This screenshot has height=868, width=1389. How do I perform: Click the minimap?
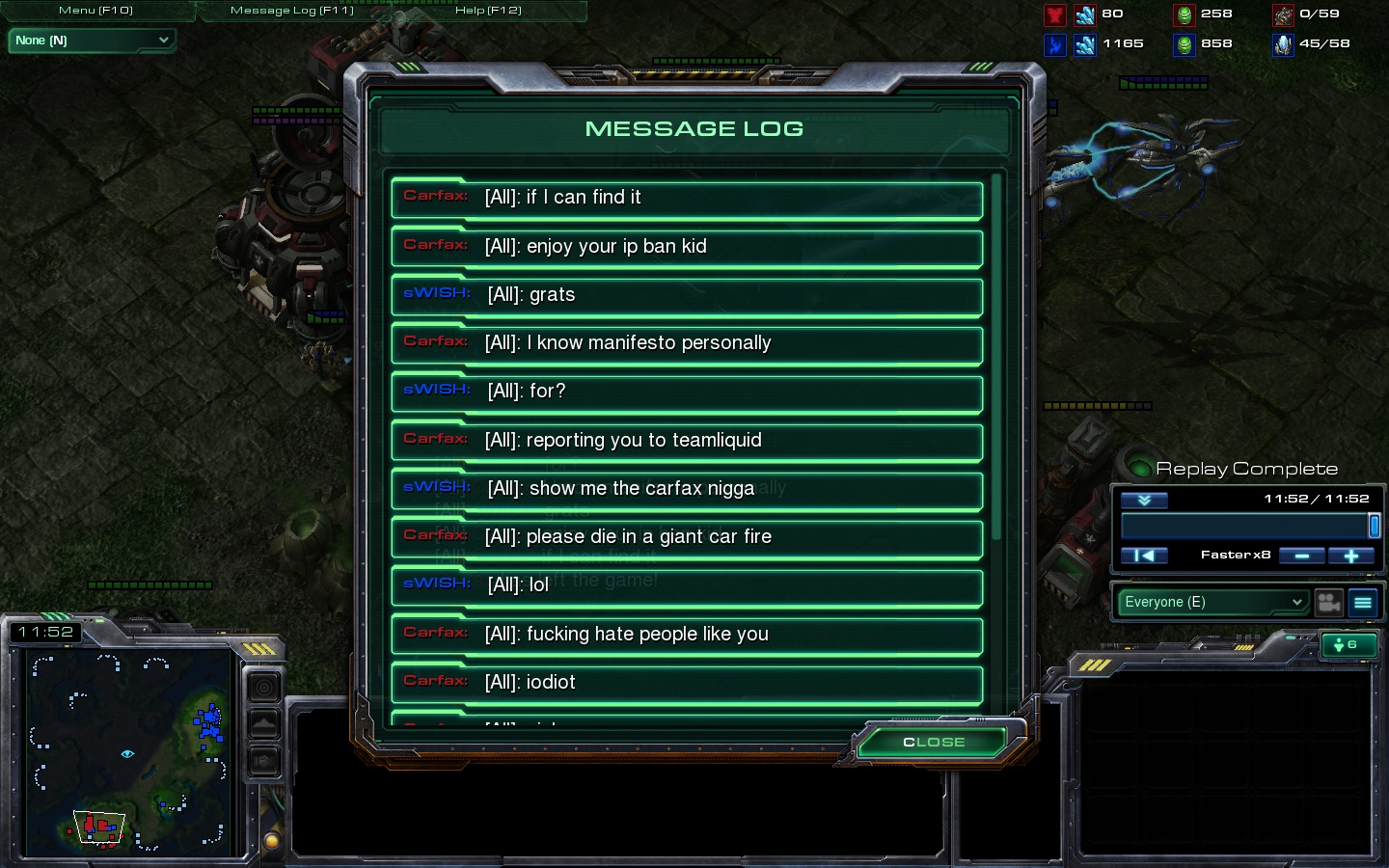[x=125, y=752]
